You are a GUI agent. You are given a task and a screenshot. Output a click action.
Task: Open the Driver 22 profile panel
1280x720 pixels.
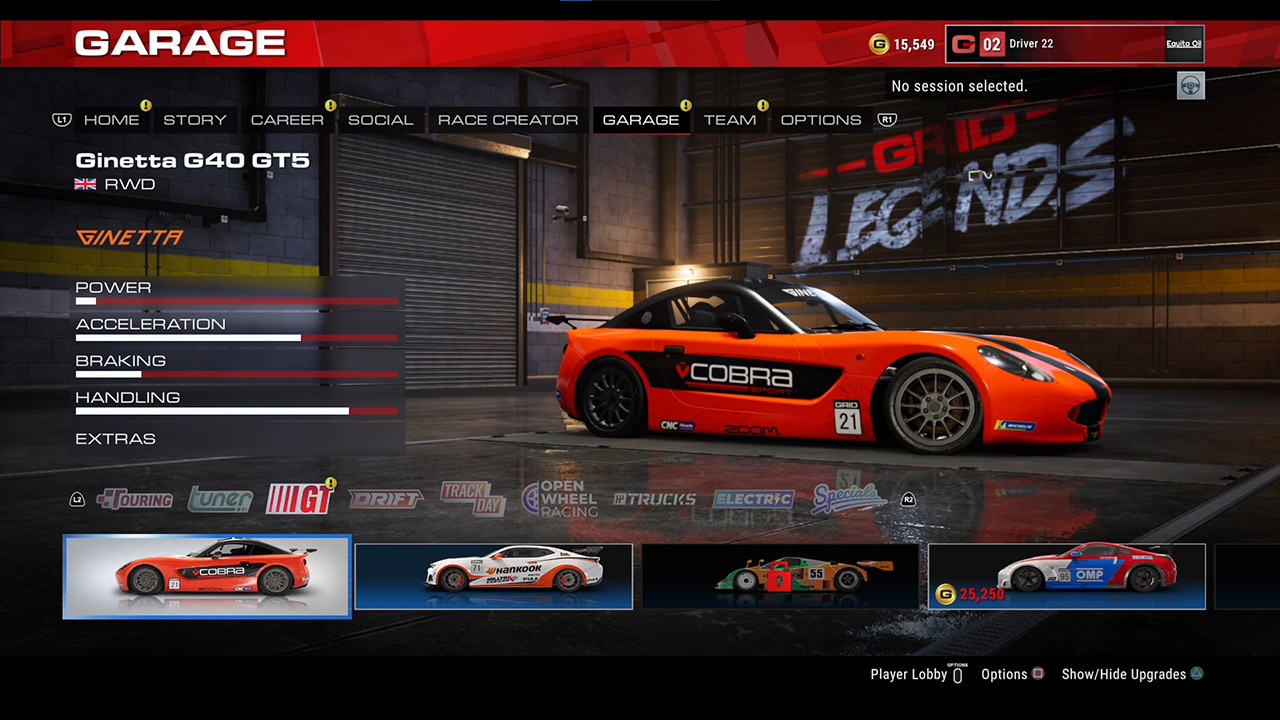coord(1074,44)
